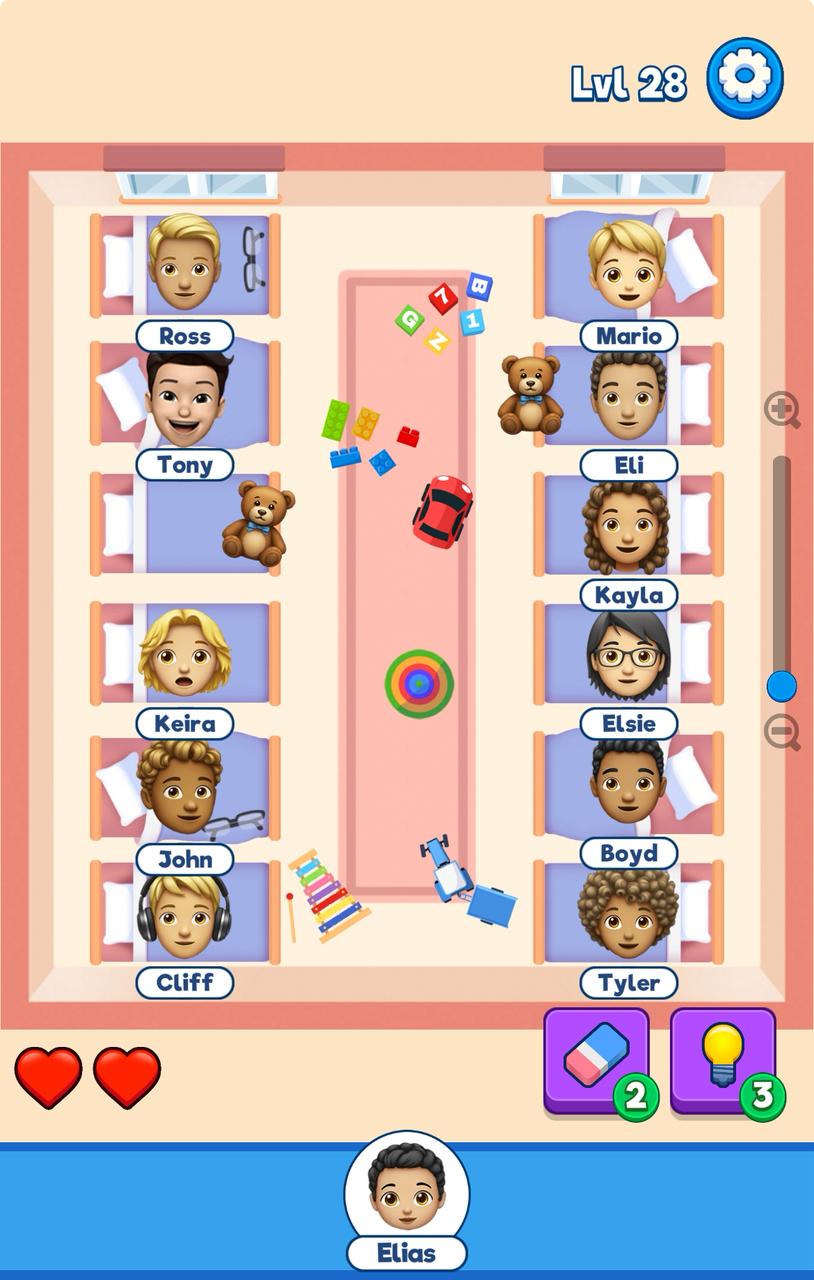814x1280 pixels.
Task: Choose Kayla's bed
Action: click(x=628, y=525)
